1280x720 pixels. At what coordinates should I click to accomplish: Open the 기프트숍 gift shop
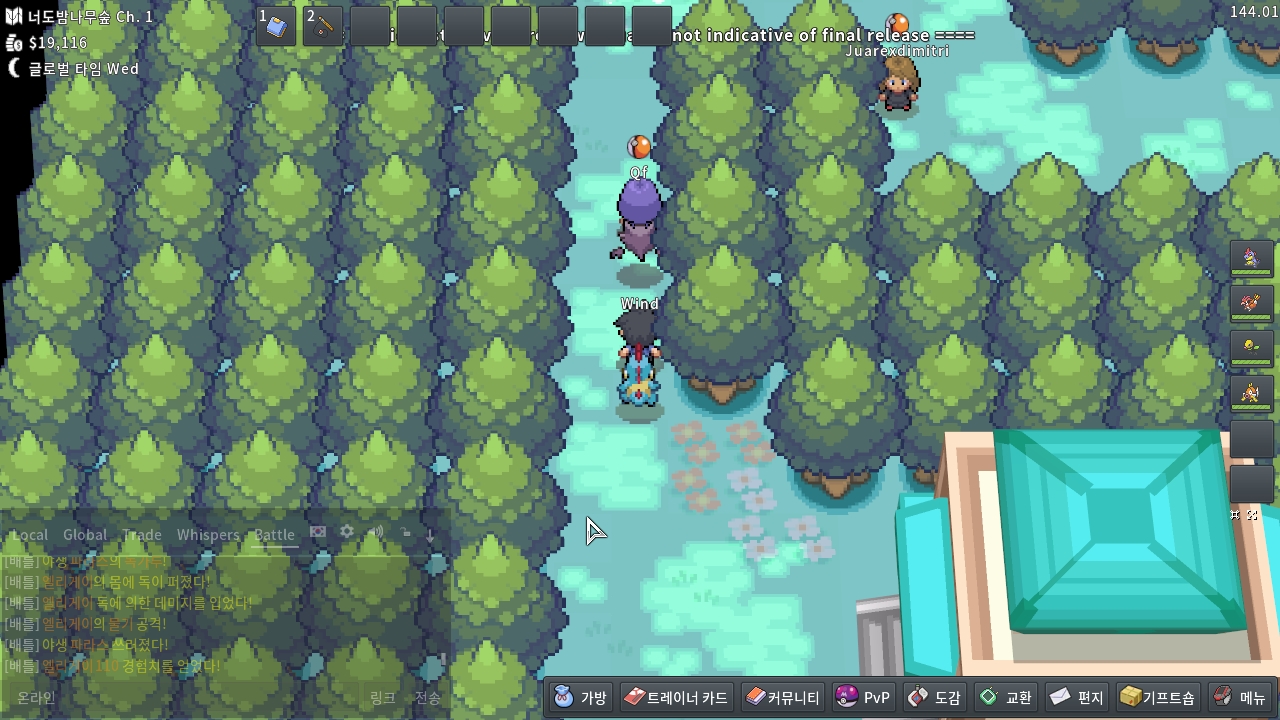[x=1157, y=697]
